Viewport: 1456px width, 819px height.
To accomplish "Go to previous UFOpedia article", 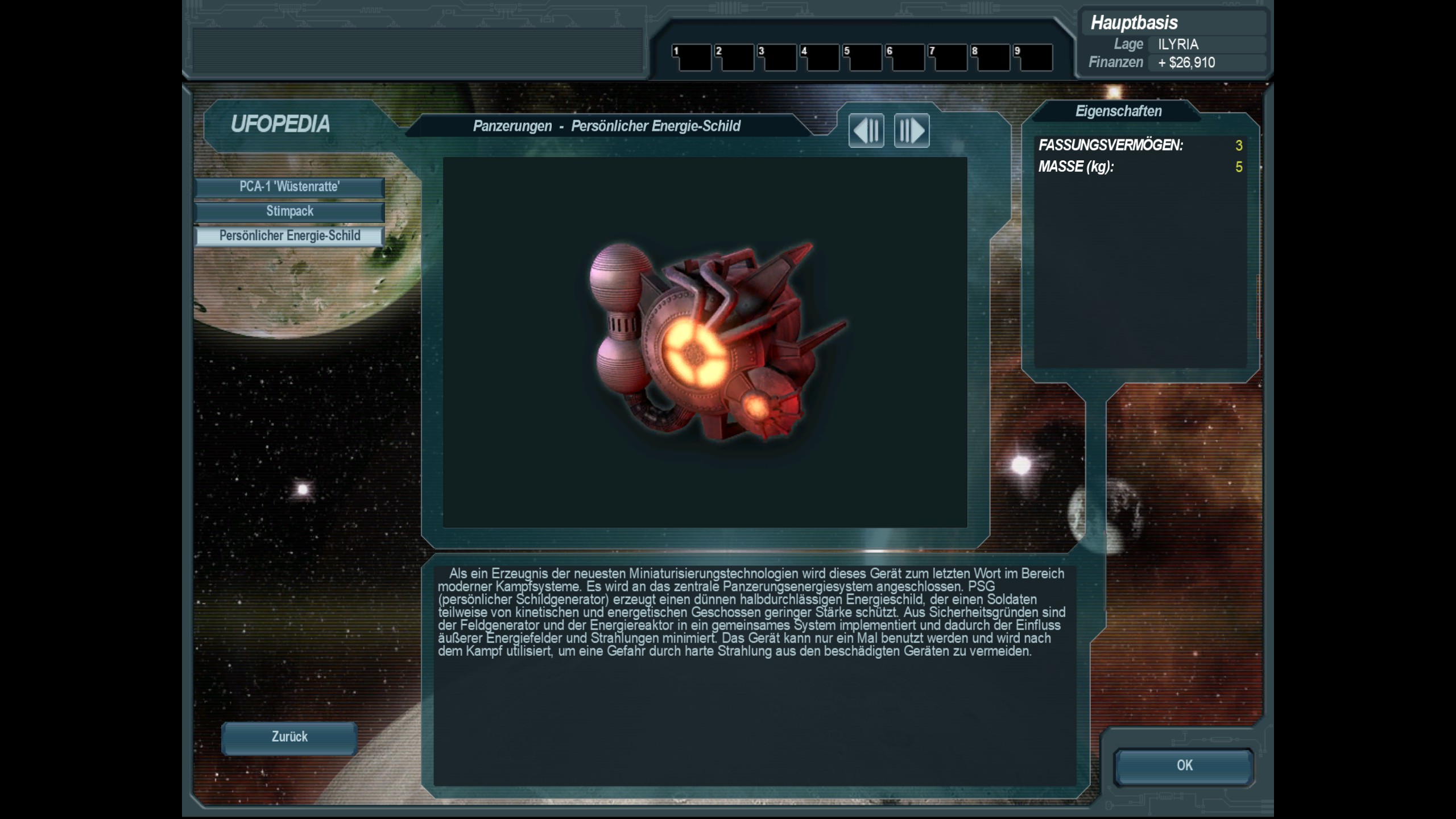I will click(x=866, y=131).
